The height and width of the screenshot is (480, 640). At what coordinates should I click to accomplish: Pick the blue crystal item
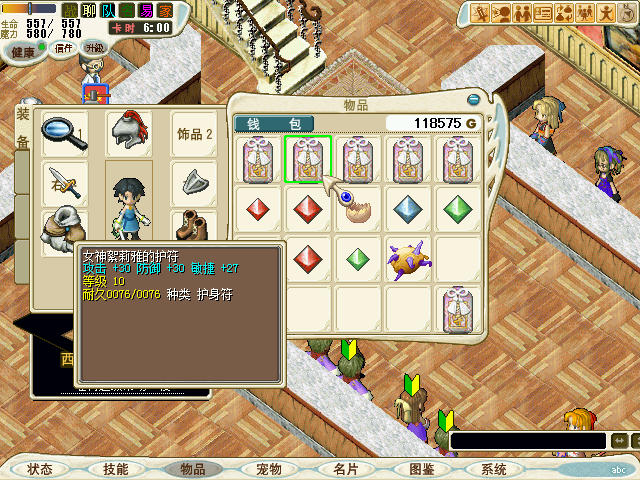point(408,209)
